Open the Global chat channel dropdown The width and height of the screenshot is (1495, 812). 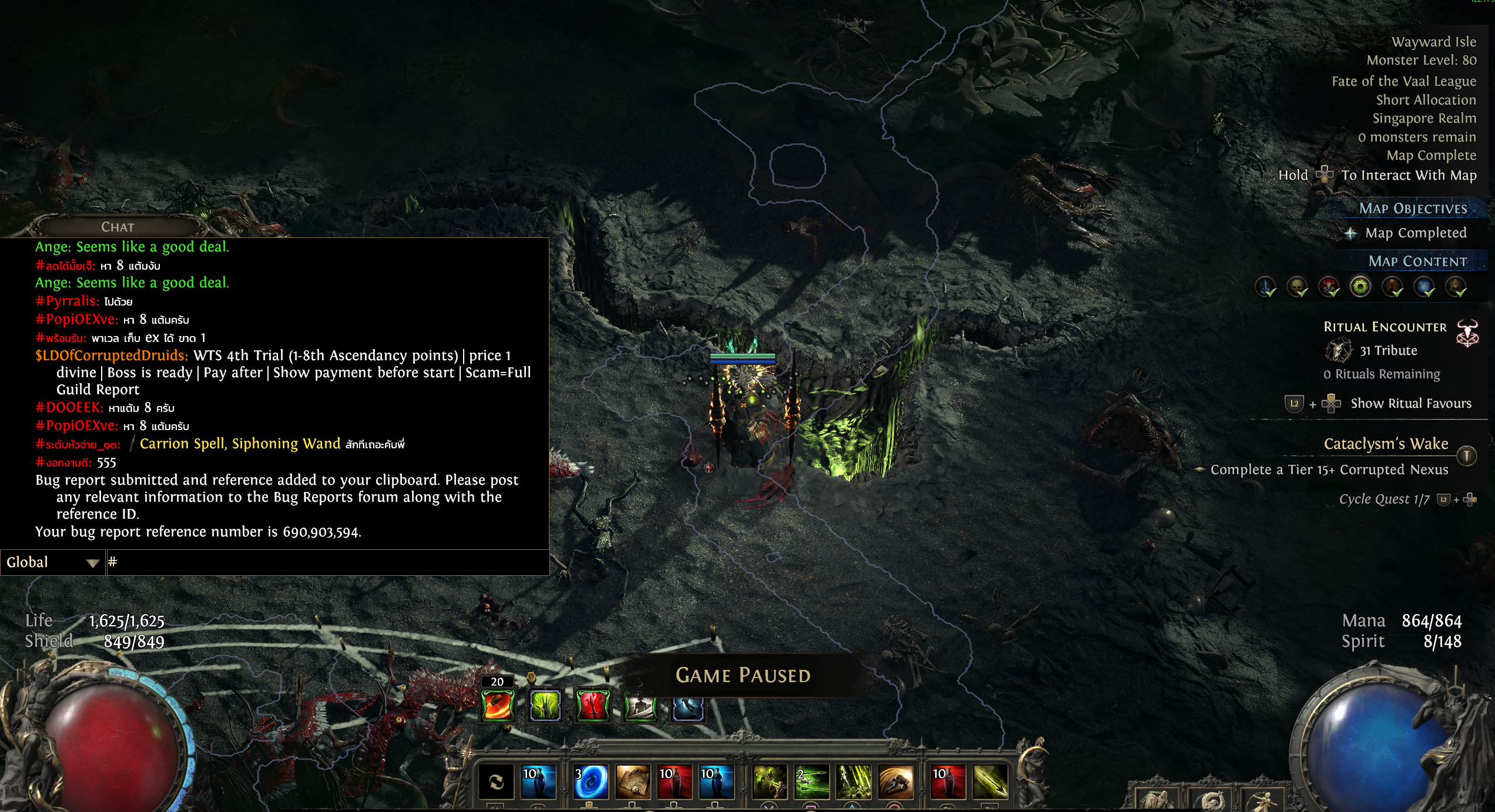(x=52, y=562)
